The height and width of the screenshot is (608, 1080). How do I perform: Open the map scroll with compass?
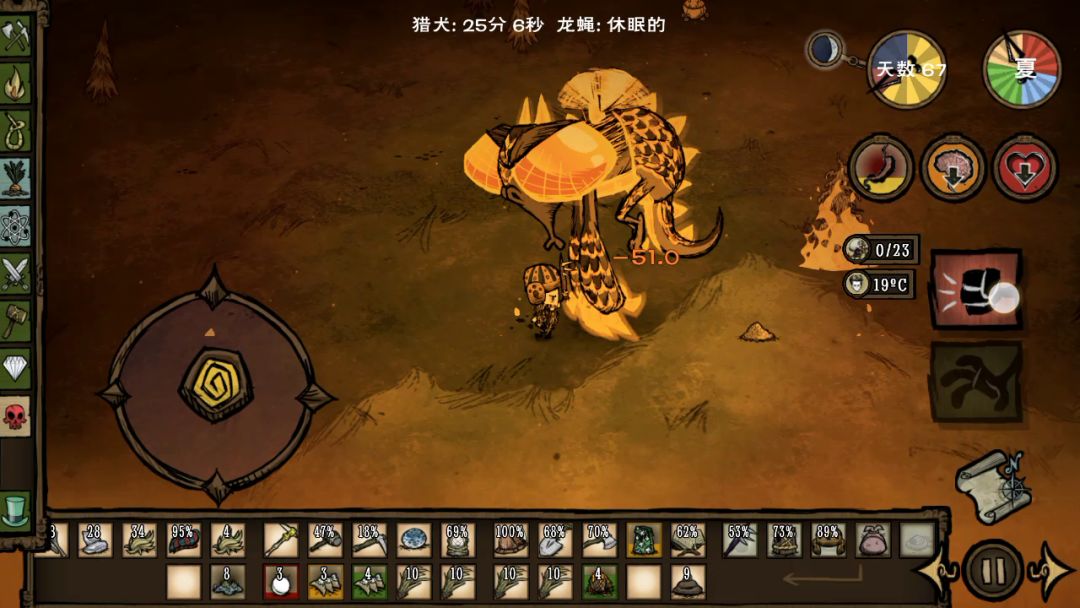tap(988, 485)
